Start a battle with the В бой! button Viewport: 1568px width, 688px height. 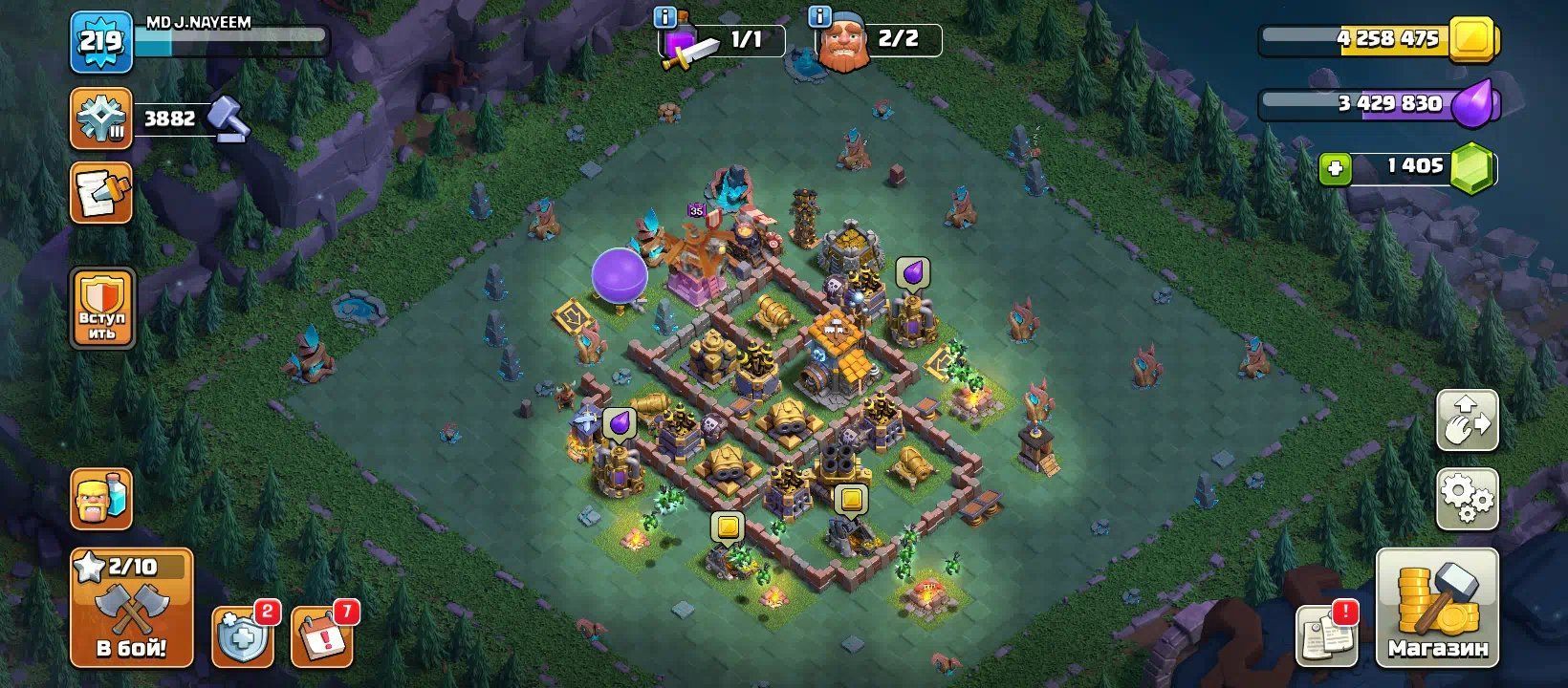point(131,608)
